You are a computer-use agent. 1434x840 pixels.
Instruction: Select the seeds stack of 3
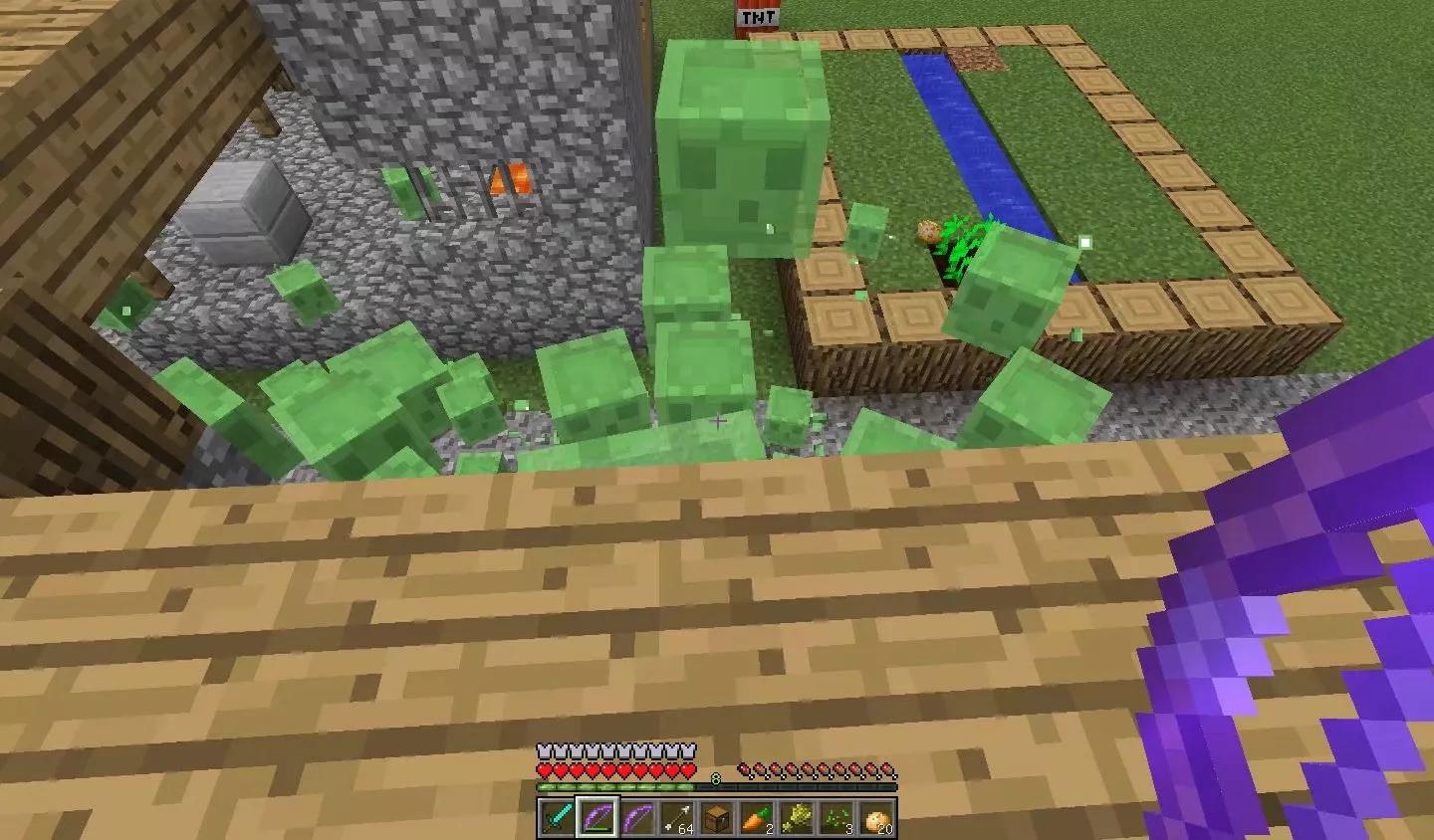836,818
